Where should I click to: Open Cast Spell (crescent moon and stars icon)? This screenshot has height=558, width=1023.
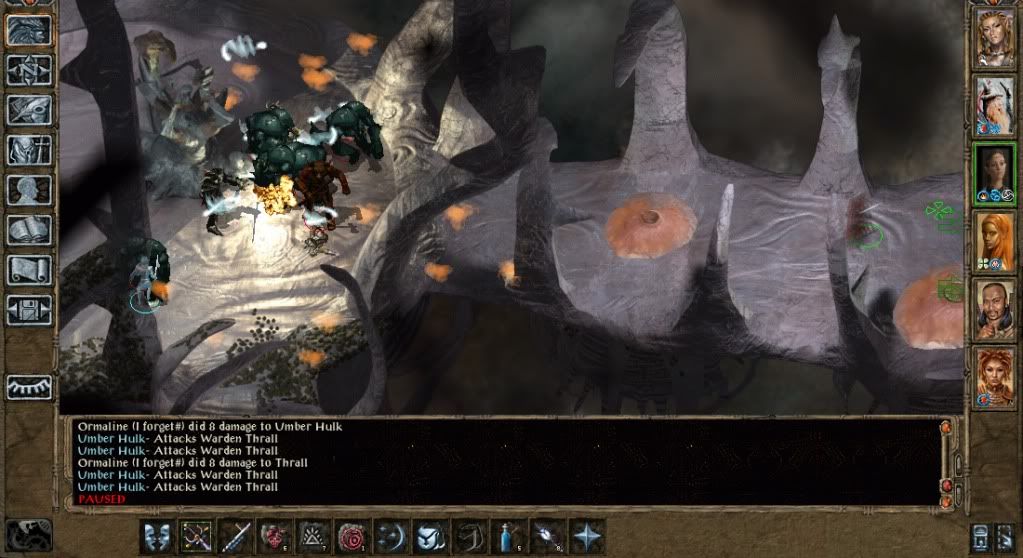[x=392, y=537]
